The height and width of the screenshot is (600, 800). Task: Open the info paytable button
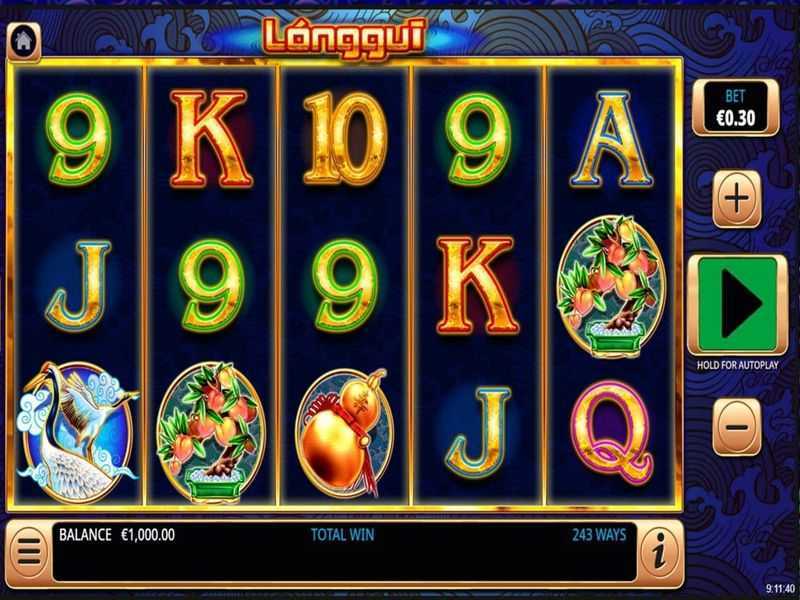[660, 551]
